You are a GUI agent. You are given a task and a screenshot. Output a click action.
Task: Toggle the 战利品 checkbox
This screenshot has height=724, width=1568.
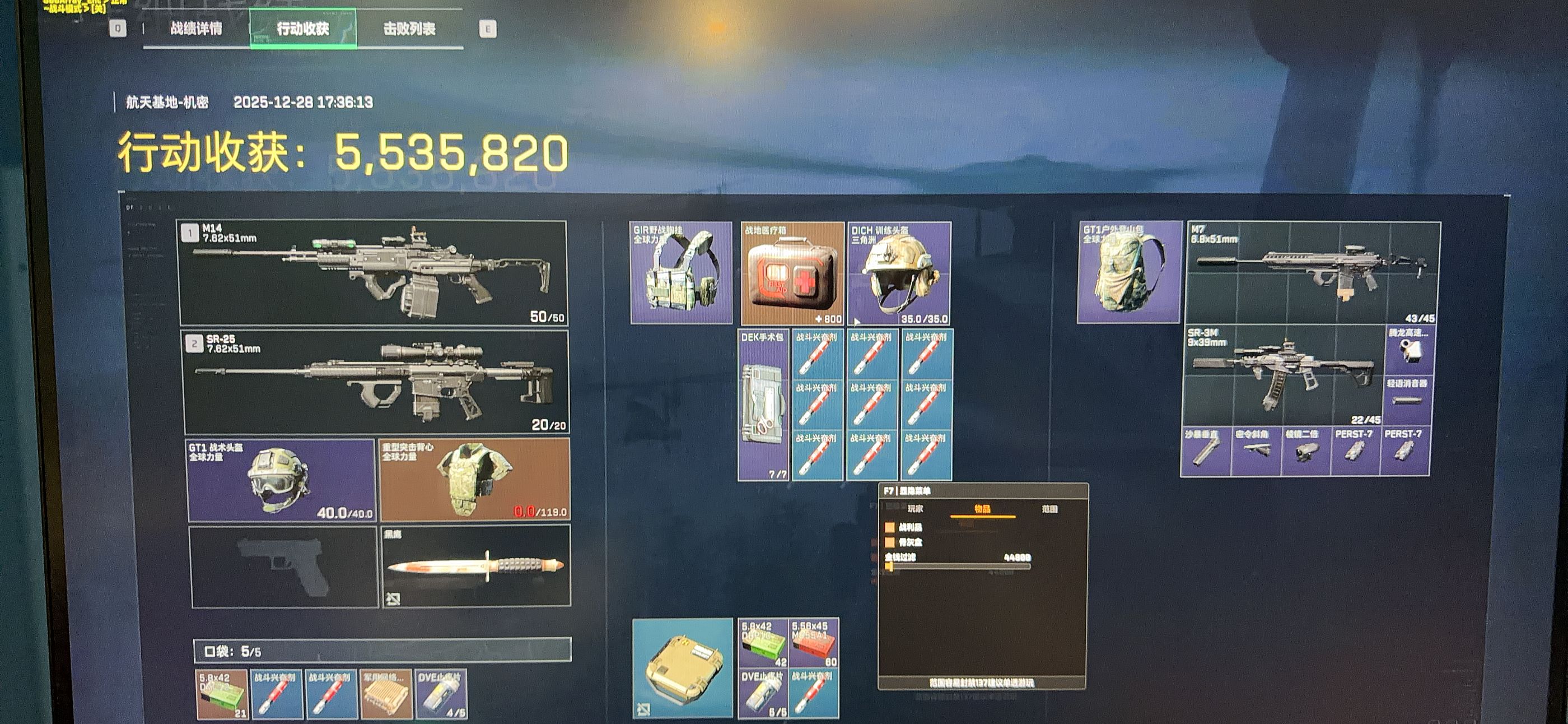(890, 527)
